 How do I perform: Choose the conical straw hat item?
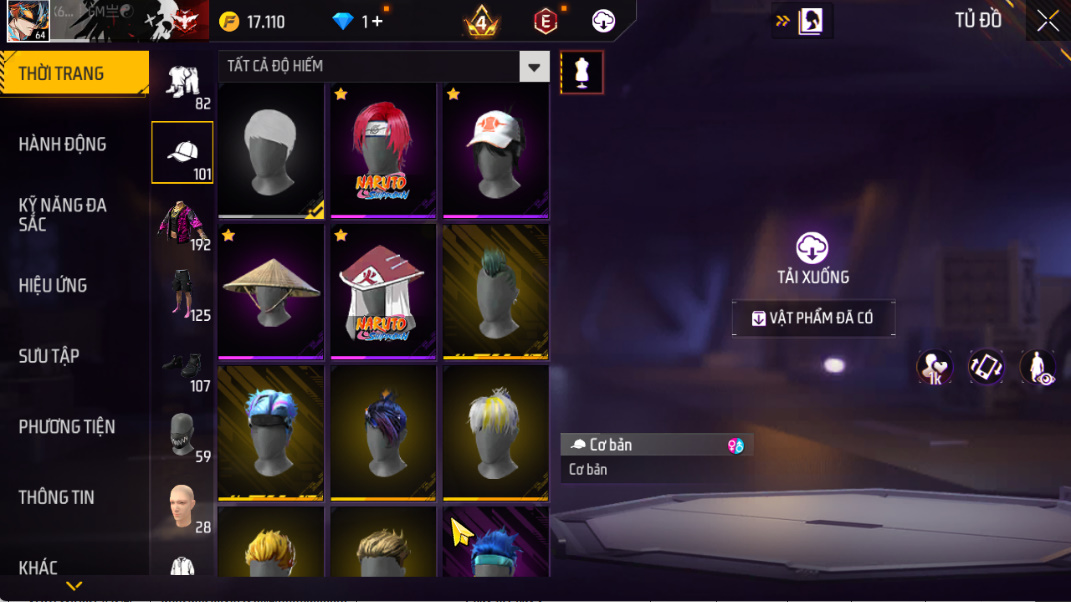coord(271,291)
